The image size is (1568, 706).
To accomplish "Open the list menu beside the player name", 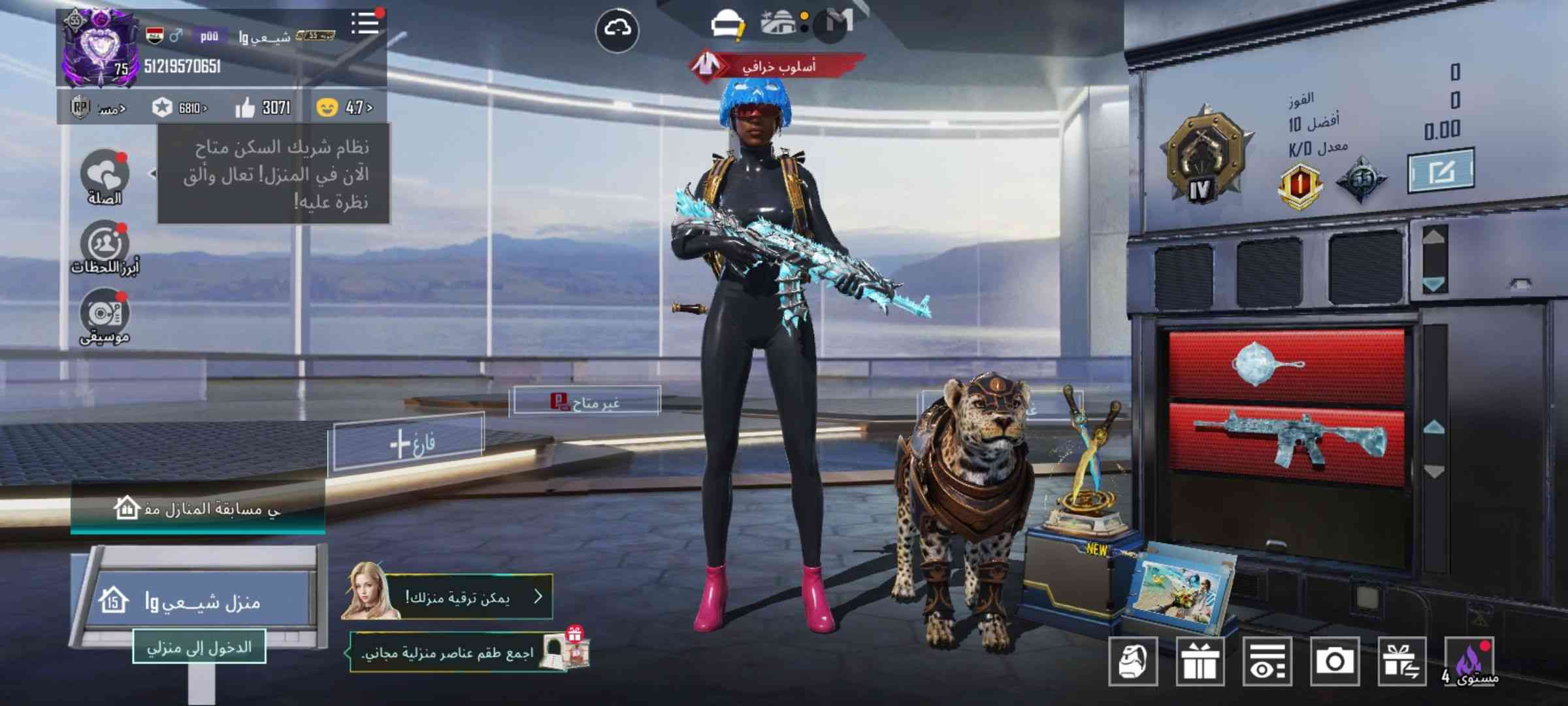I will [x=365, y=24].
